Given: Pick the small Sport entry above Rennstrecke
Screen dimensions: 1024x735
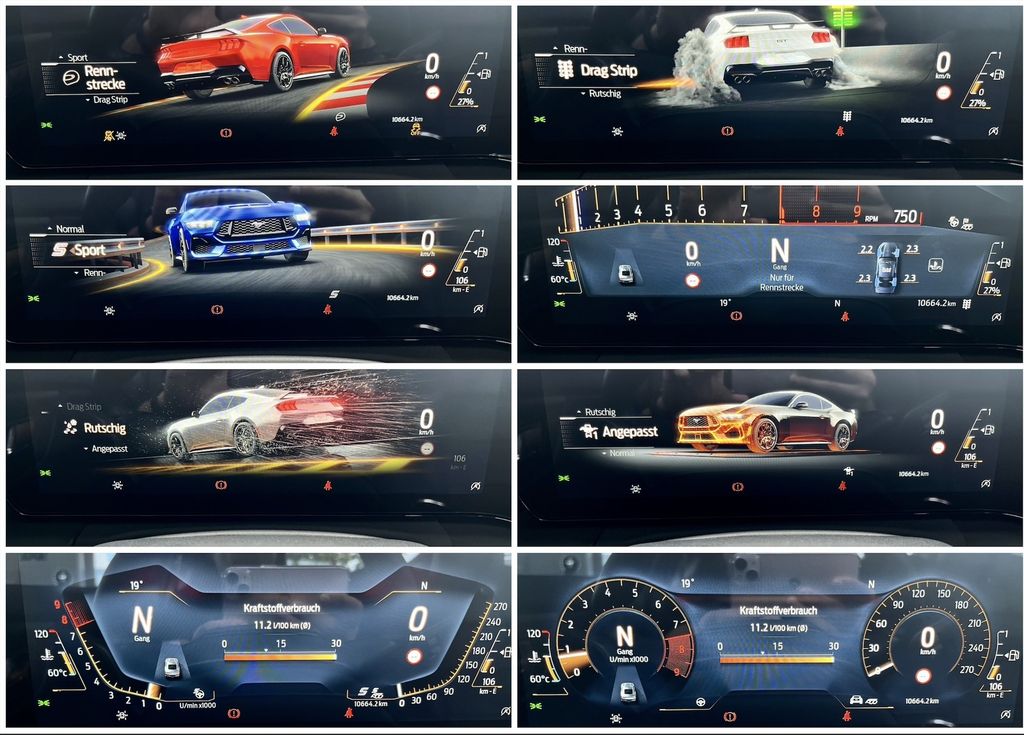Looking at the screenshot, I should [x=76, y=58].
